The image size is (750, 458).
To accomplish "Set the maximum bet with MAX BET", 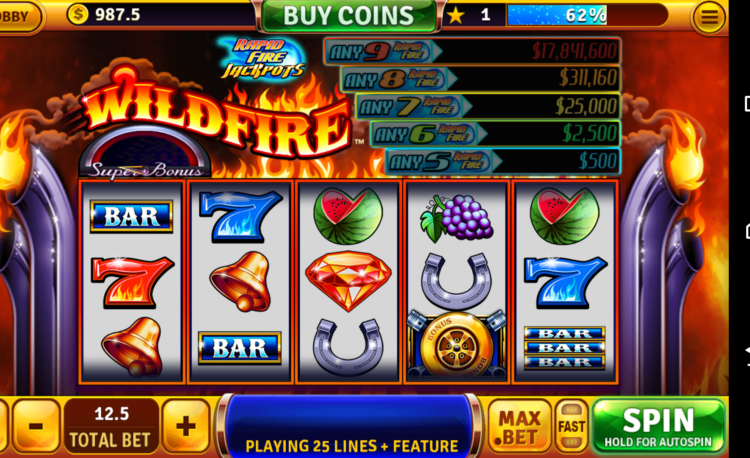I will coord(520,426).
